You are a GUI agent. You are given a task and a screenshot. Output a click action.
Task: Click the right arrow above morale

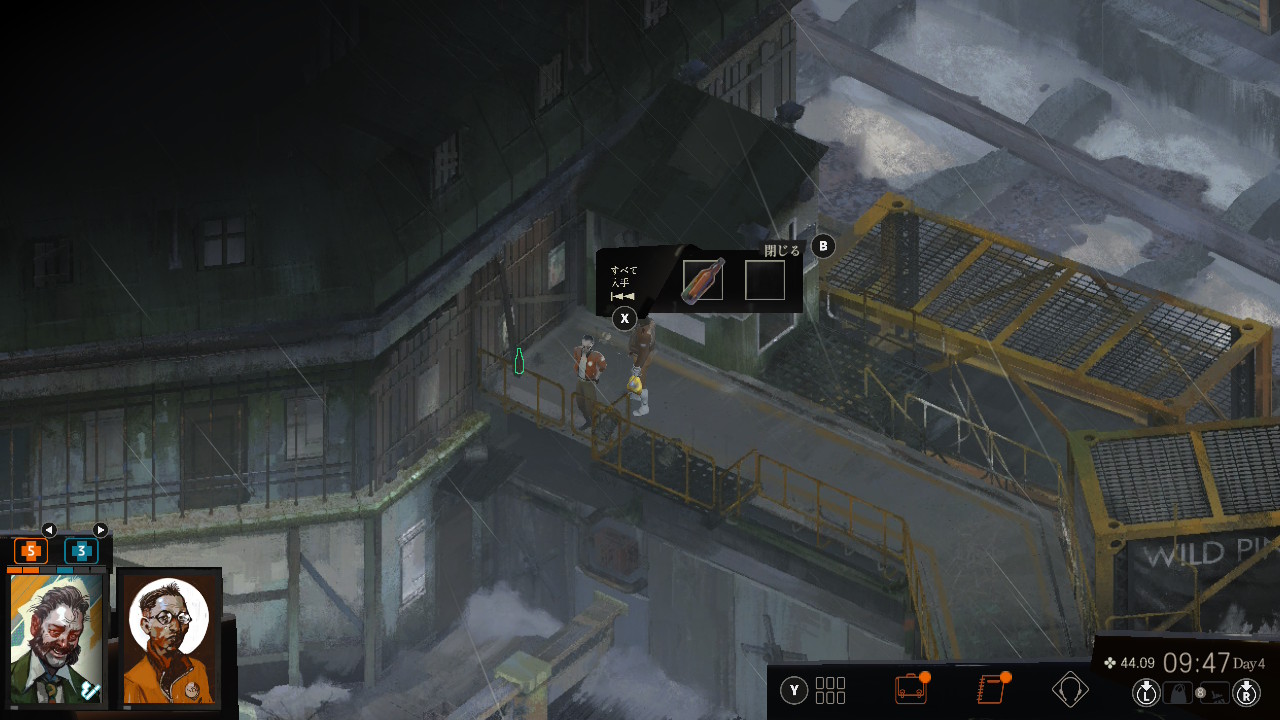(100, 530)
